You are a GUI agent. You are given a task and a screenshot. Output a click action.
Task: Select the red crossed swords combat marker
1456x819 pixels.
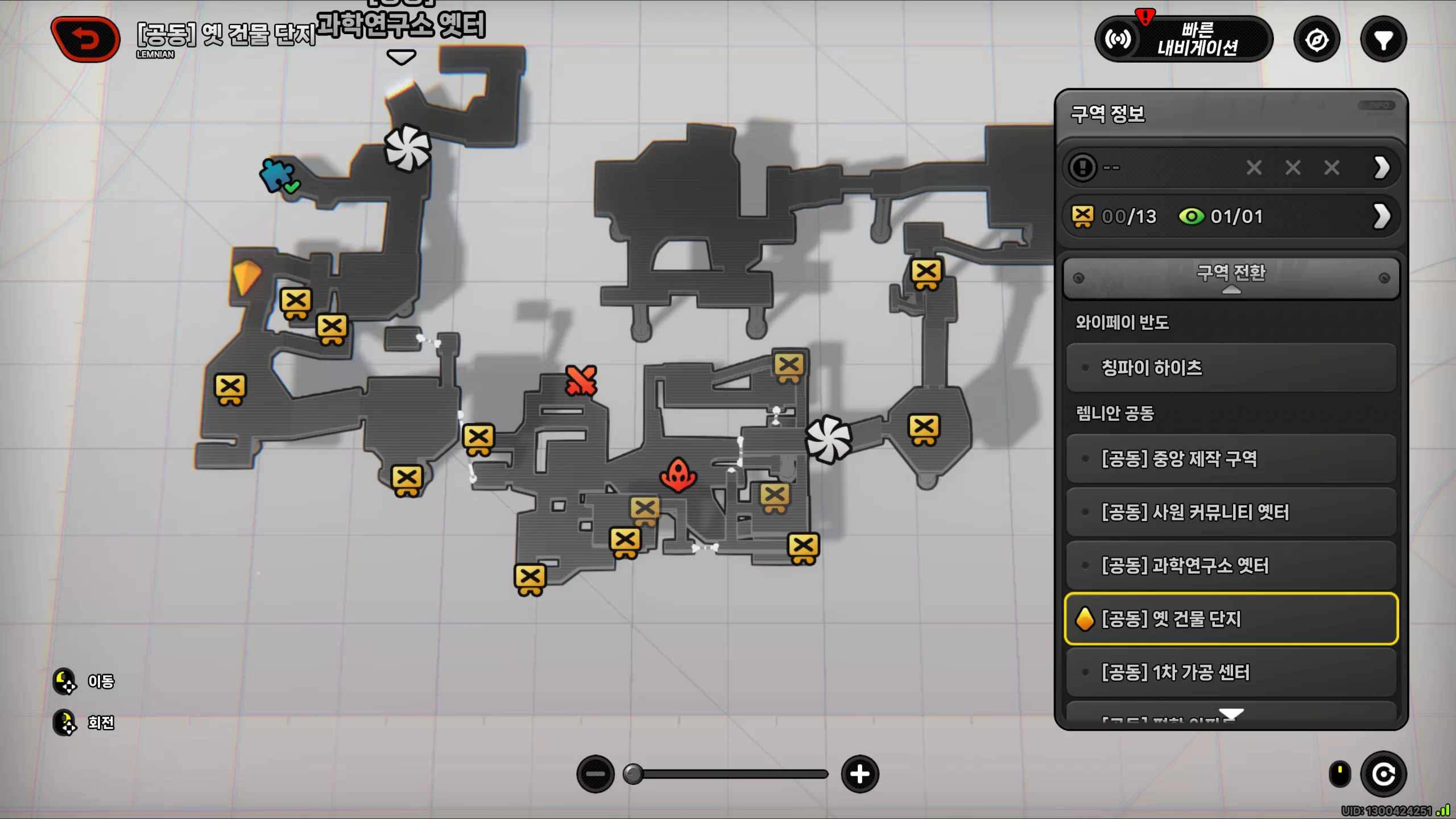(x=581, y=380)
